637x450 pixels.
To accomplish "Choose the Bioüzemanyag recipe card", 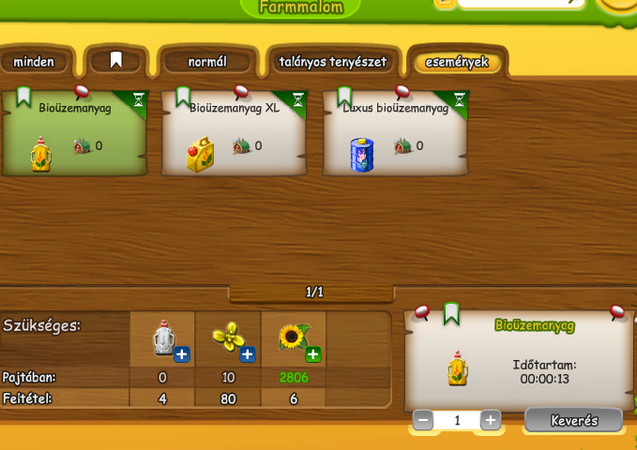I will tap(75, 135).
